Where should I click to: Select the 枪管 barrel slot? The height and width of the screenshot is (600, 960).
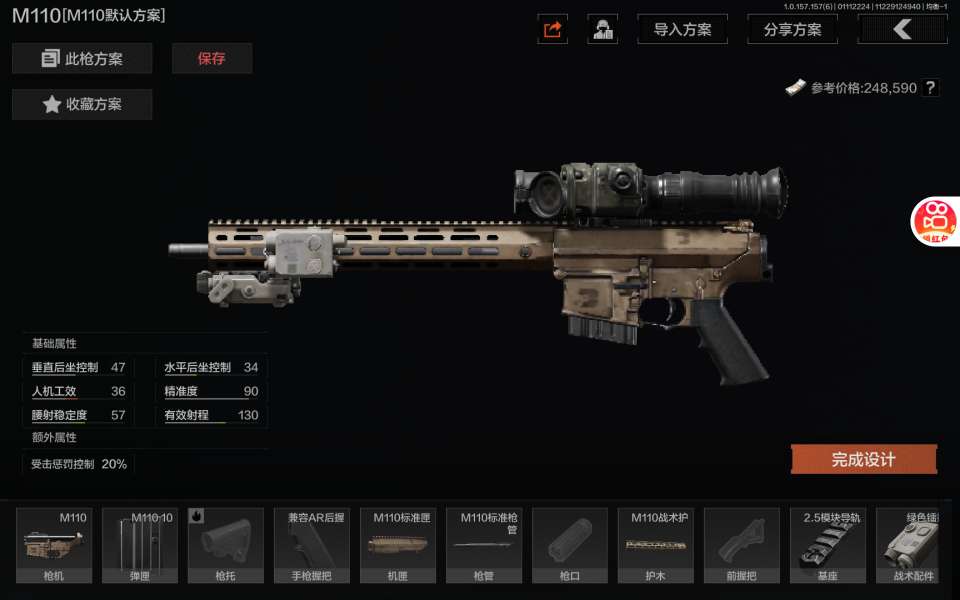coord(484,546)
